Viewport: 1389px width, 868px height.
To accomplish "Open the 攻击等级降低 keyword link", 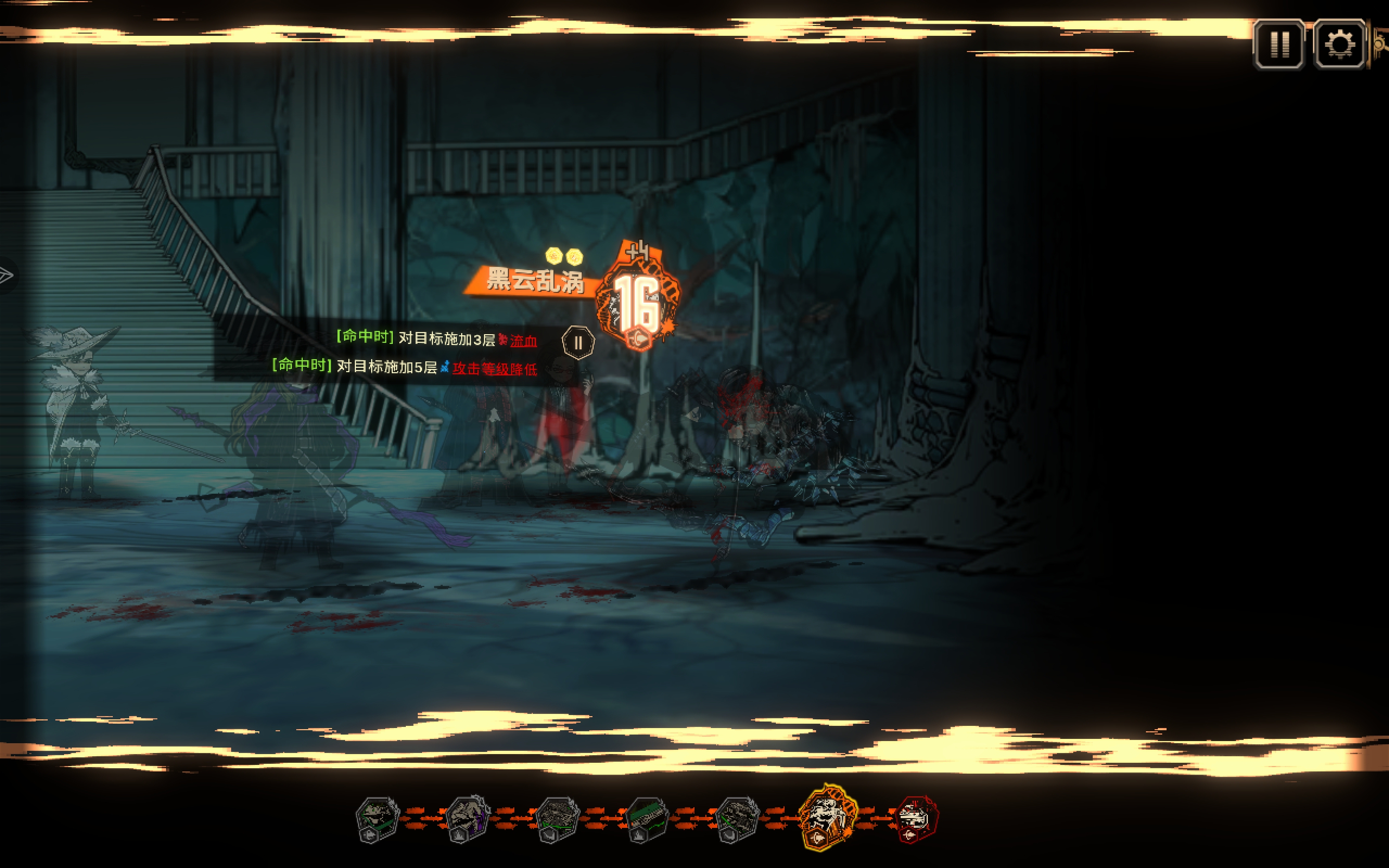I will pyautogui.click(x=494, y=368).
